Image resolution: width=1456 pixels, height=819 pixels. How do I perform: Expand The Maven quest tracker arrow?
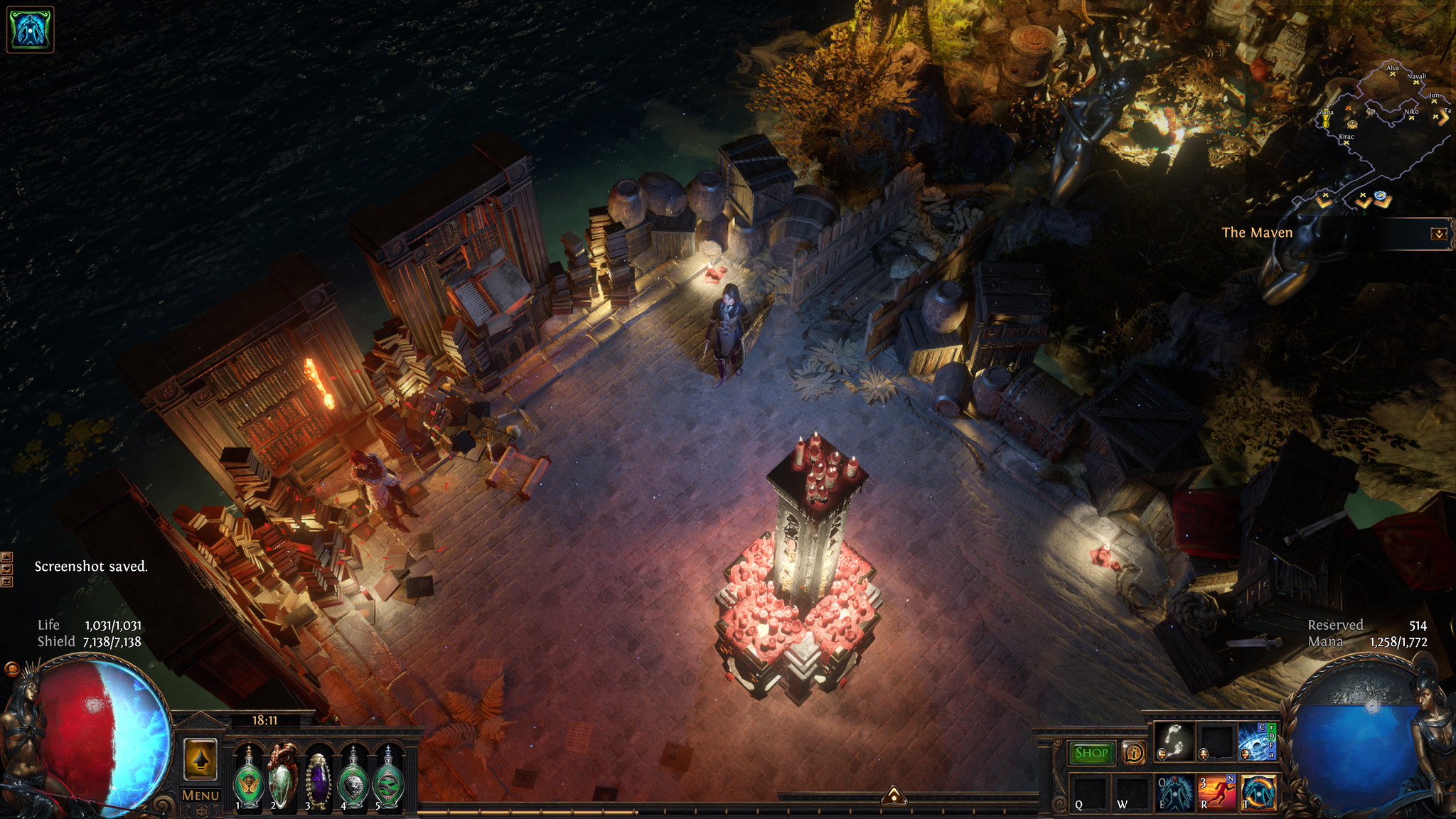coord(1438,233)
